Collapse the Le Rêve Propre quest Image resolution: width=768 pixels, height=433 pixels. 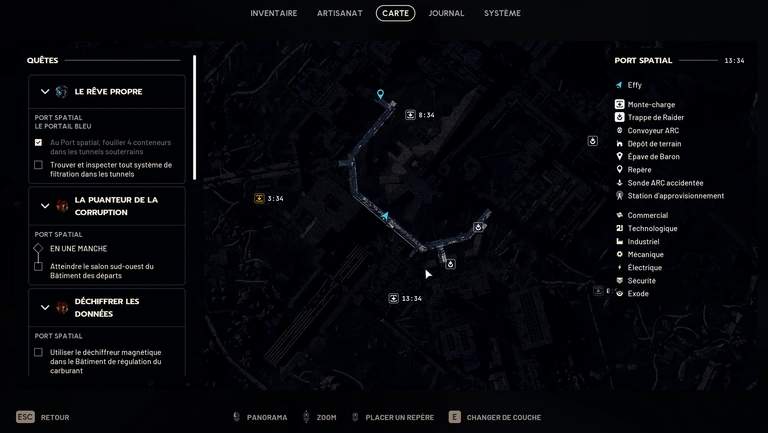[45, 92]
